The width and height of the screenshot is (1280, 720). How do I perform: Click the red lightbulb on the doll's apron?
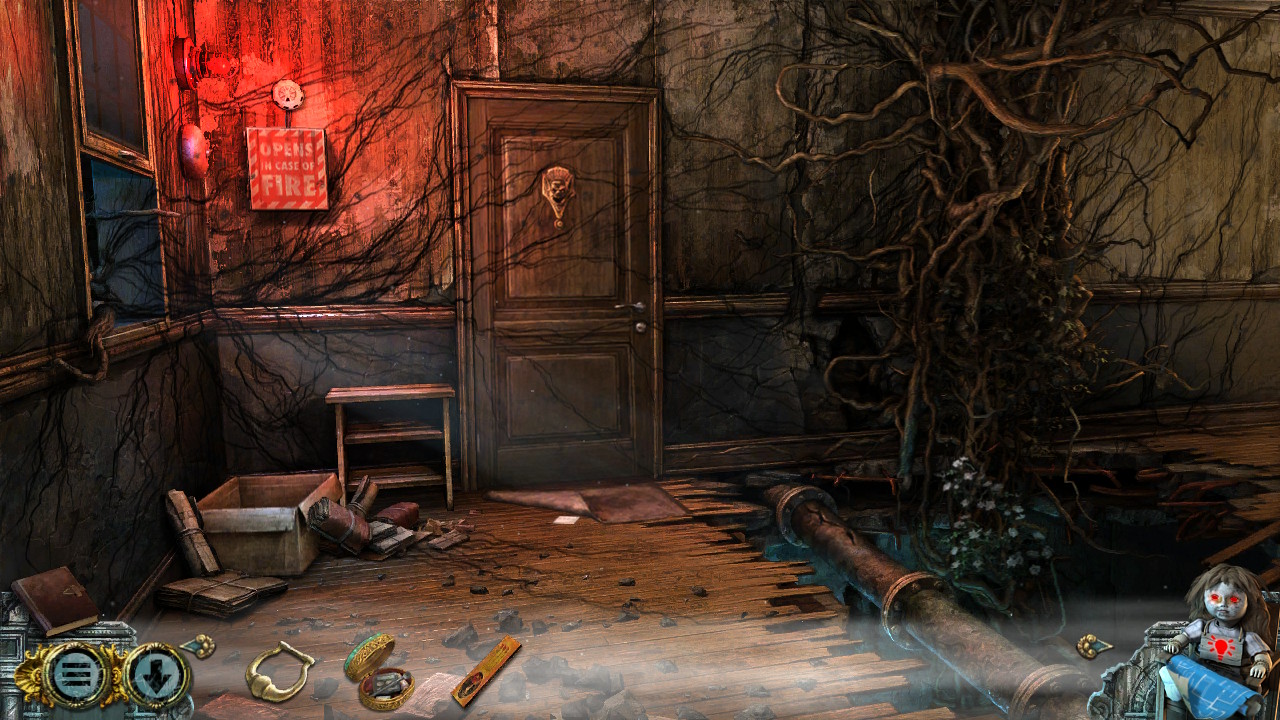pyautogui.click(x=1220, y=646)
